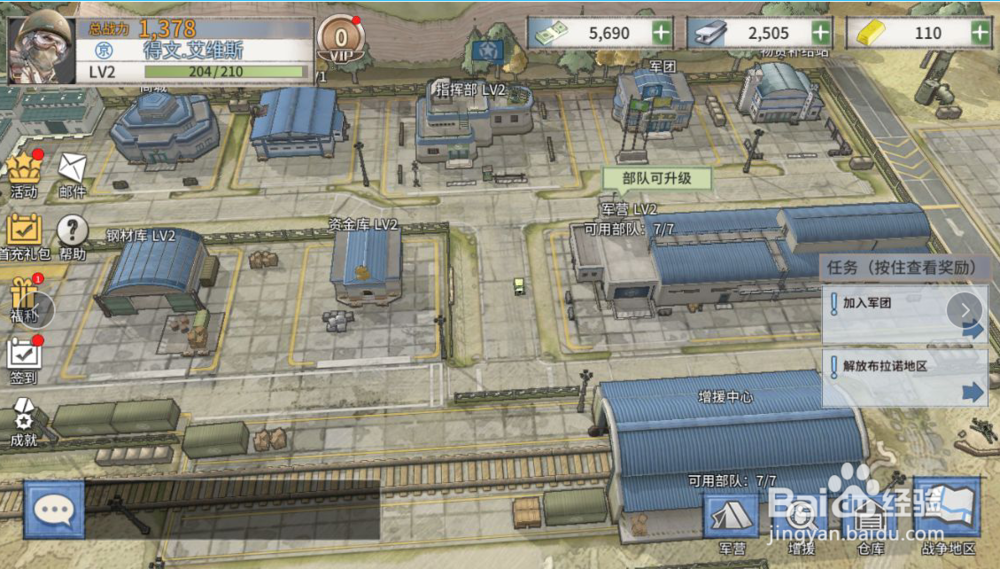Open the 成就 achievements icon
This screenshot has height=569, width=1000.
coord(23,422)
